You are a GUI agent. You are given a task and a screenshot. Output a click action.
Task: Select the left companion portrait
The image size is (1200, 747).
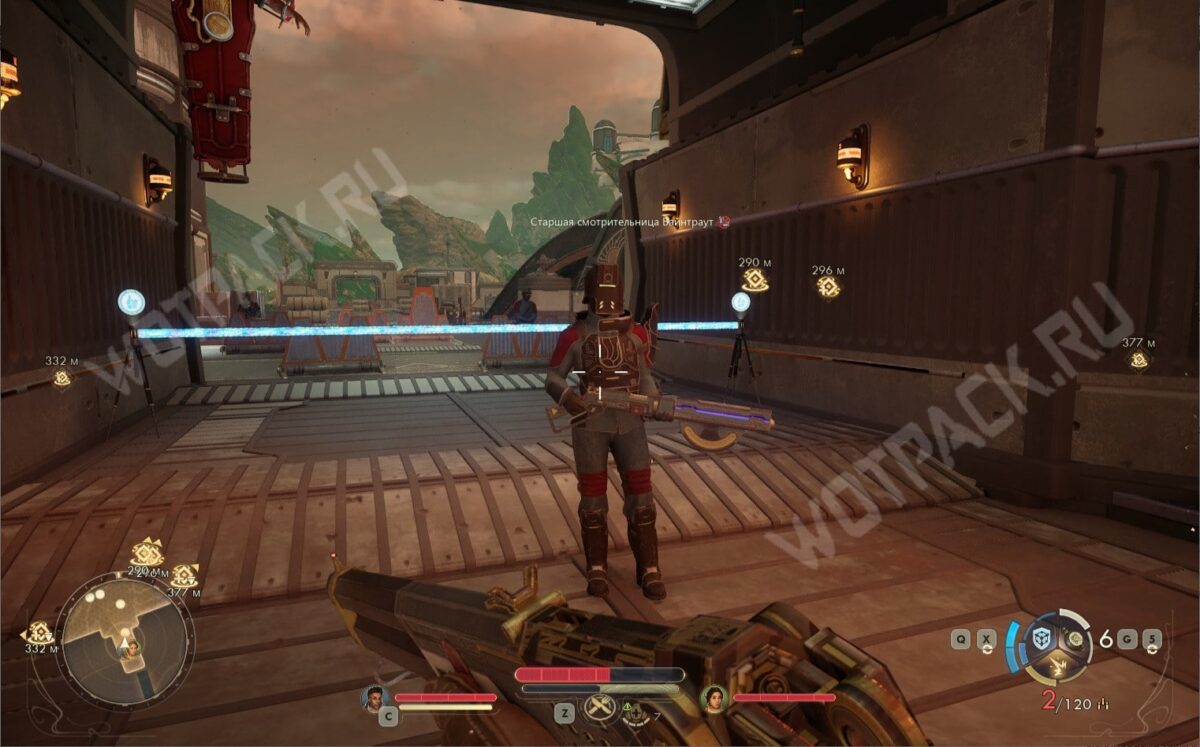tap(375, 697)
